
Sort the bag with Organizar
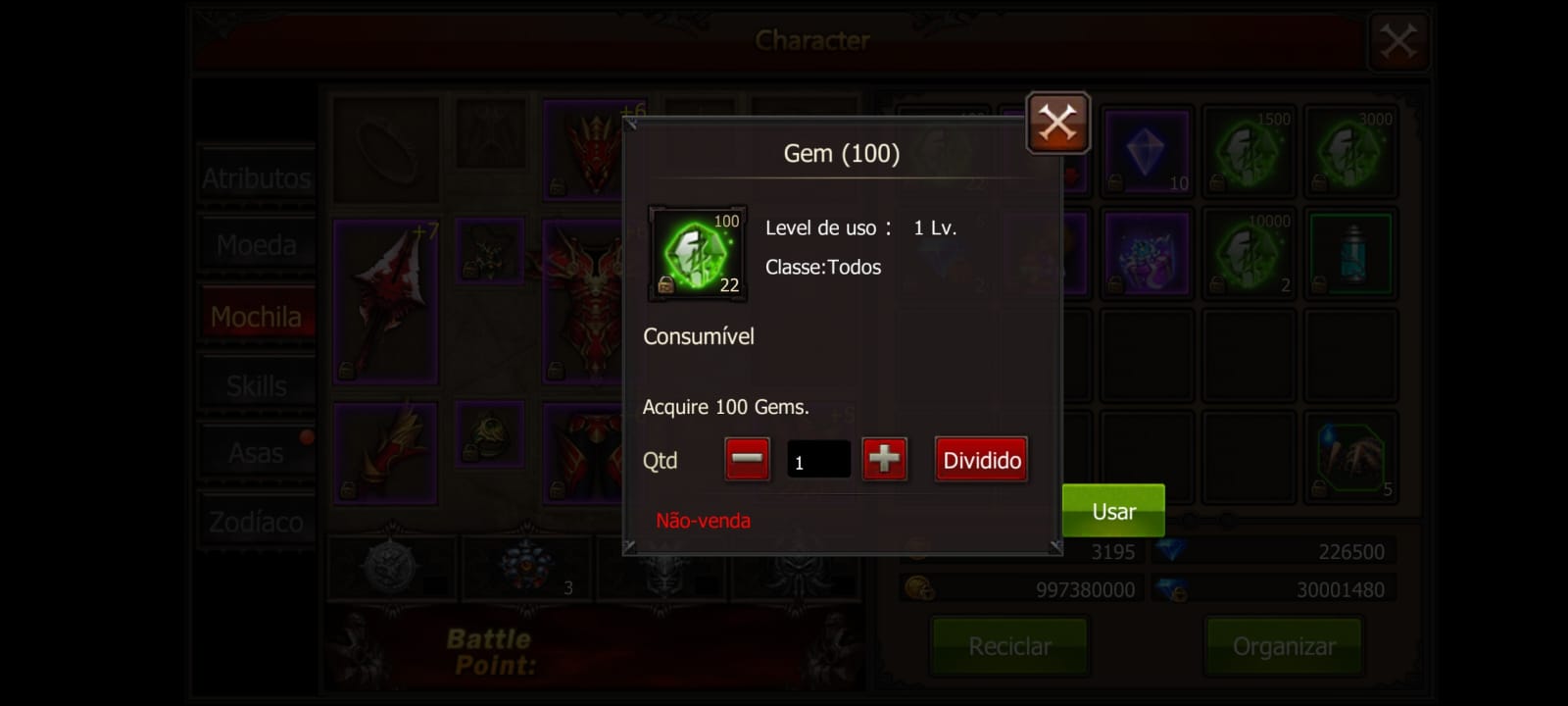tap(1284, 646)
